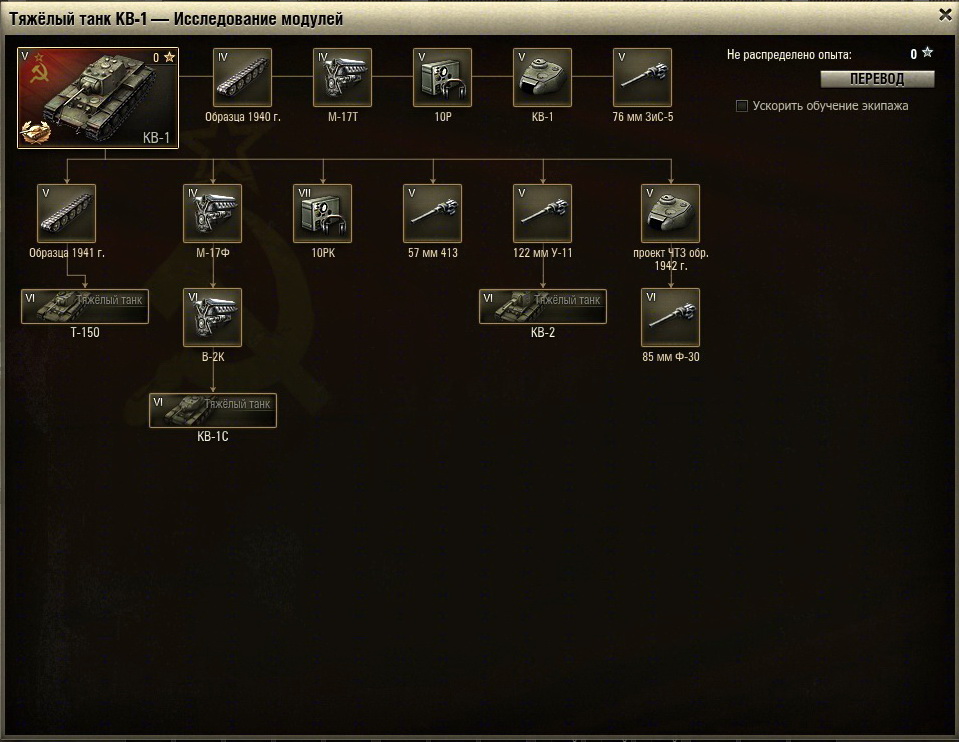This screenshot has width=959, height=742.
Task: Open the КВ-2 heavy tank node
Action: click(542, 306)
